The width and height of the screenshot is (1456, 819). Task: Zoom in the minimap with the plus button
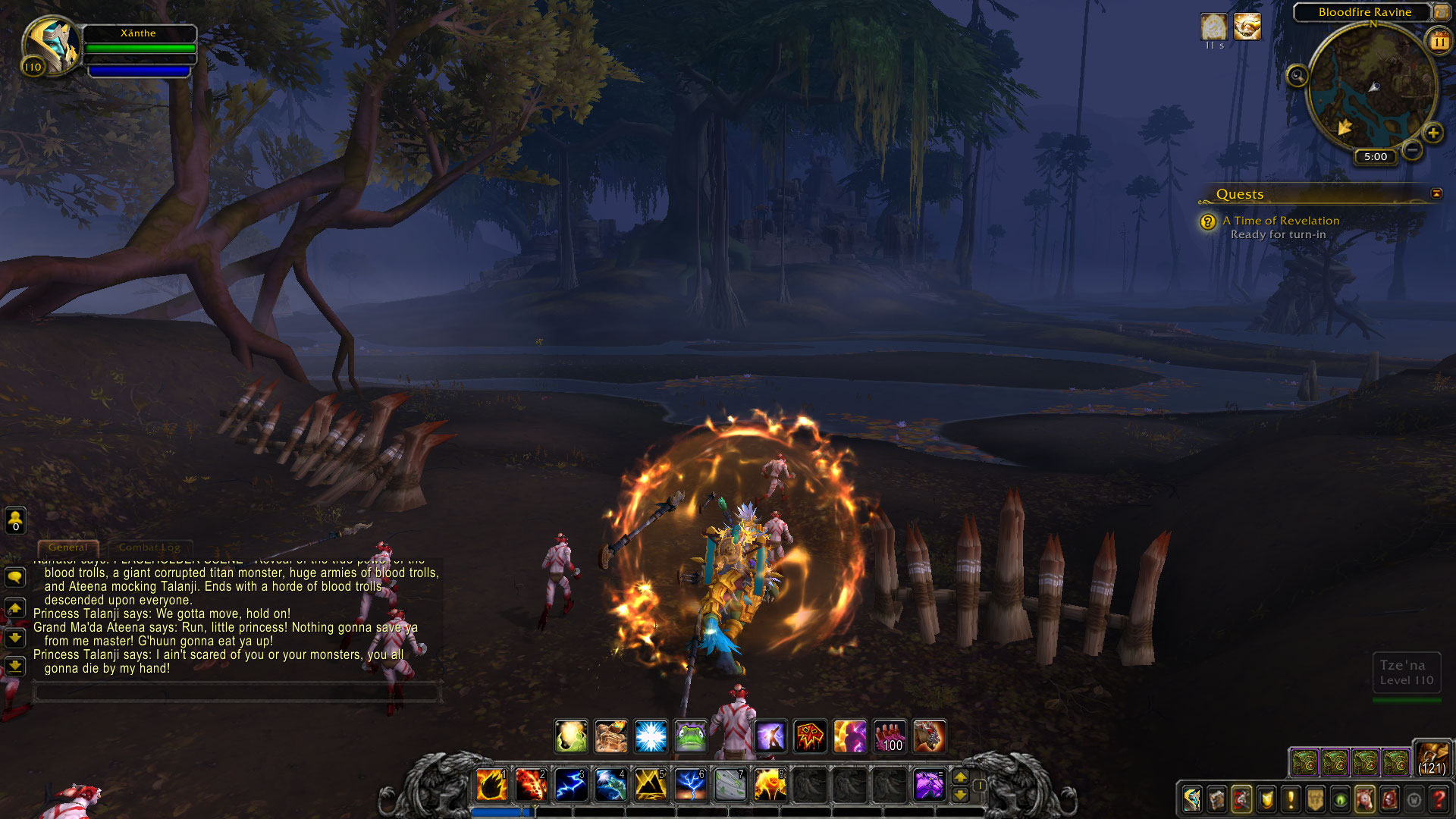1432,133
